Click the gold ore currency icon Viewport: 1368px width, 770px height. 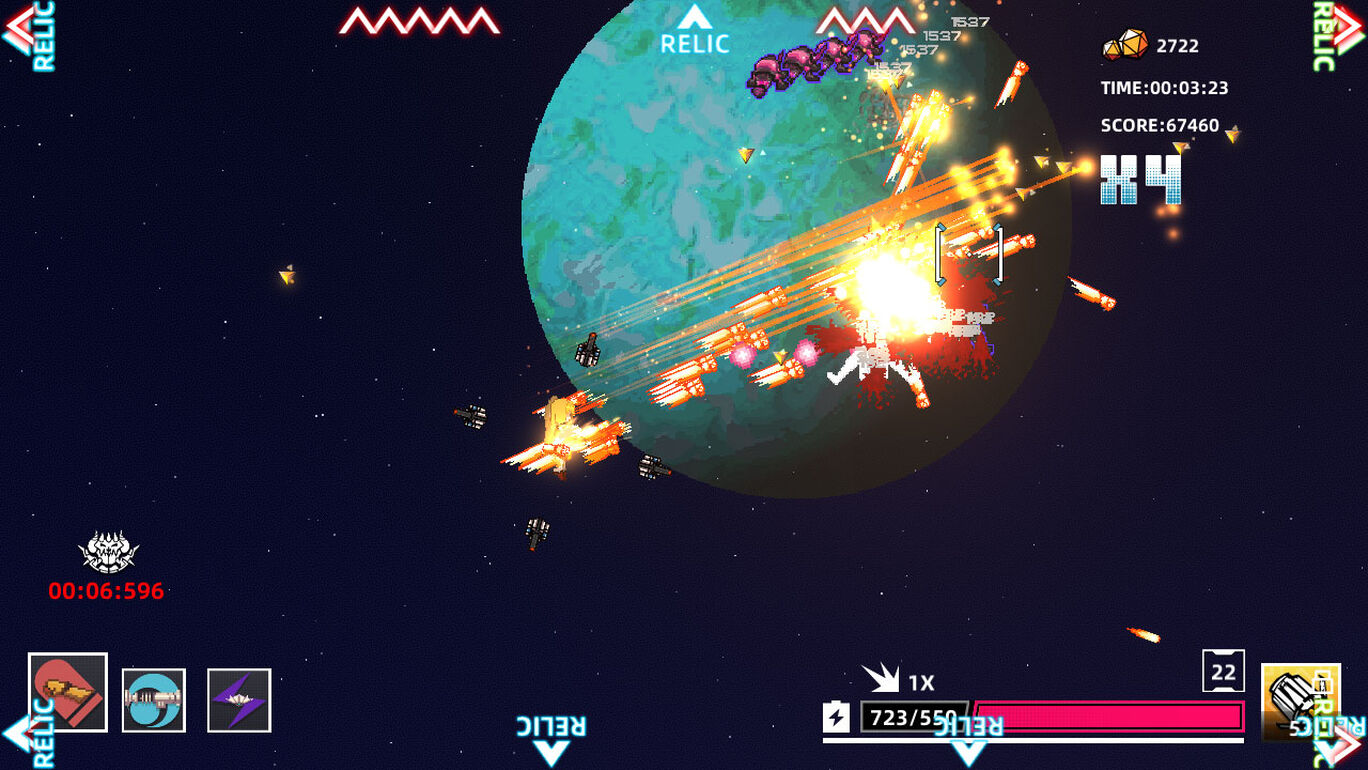[x=1126, y=45]
